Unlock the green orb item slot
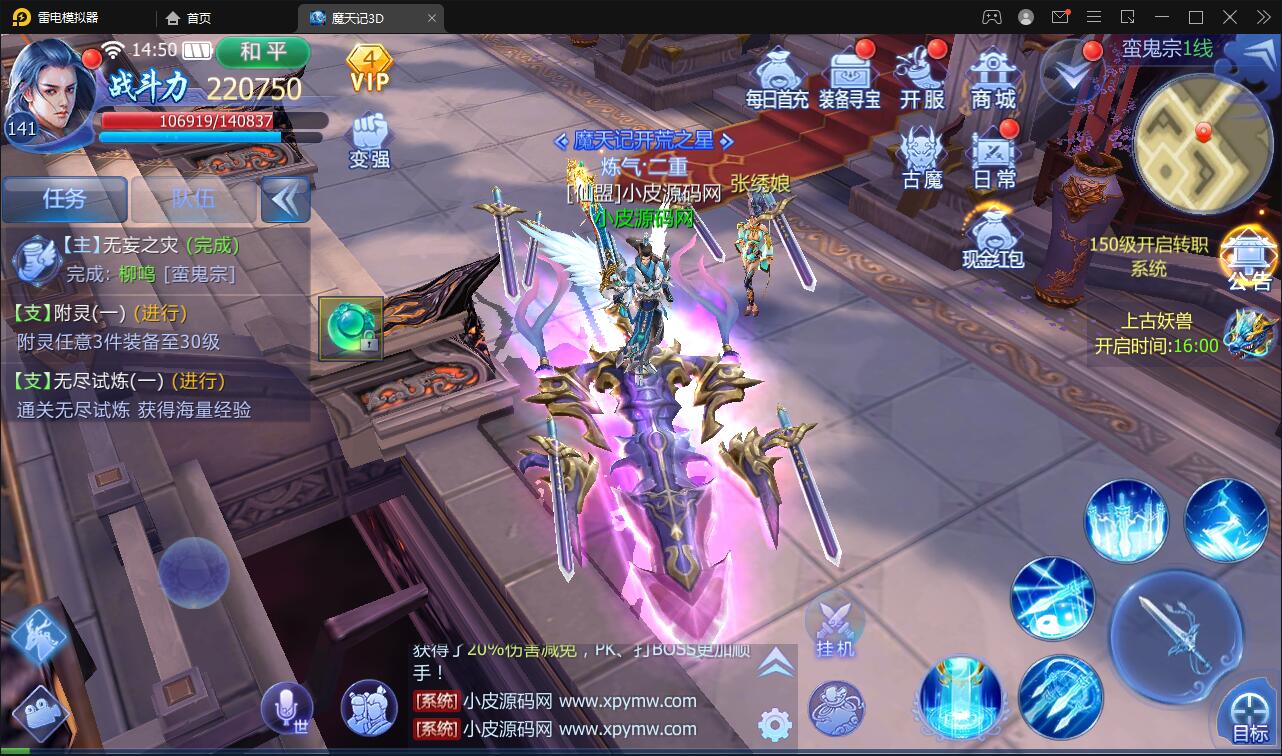 coord(352,328)
